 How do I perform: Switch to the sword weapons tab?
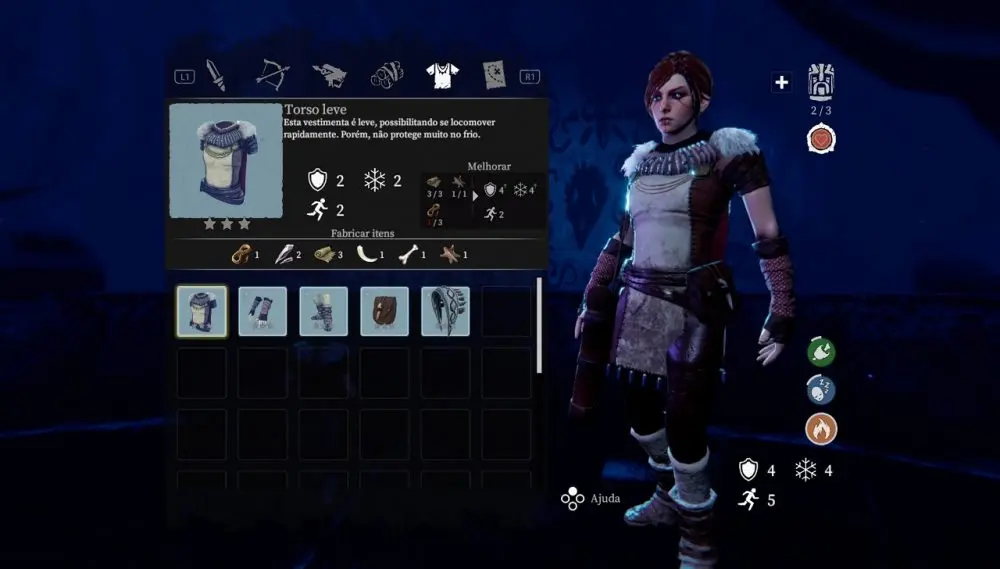[216, 73]
